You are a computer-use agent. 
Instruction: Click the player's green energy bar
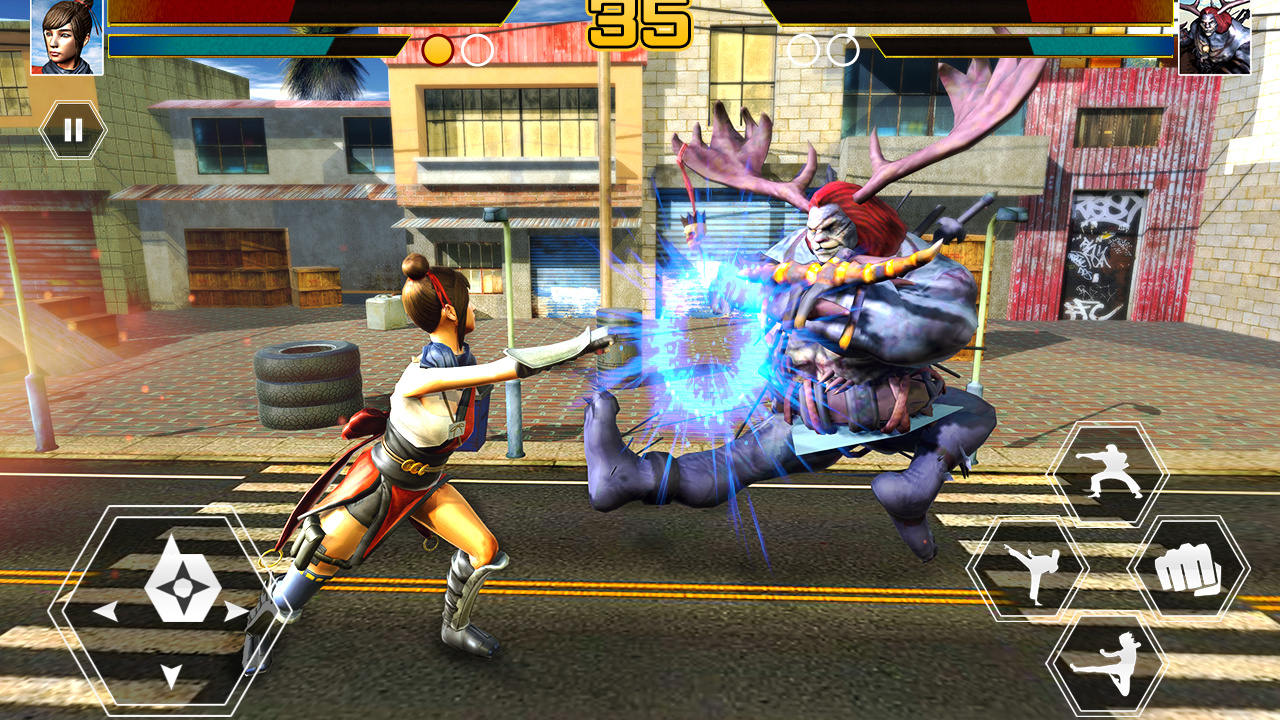pos(240,44)
